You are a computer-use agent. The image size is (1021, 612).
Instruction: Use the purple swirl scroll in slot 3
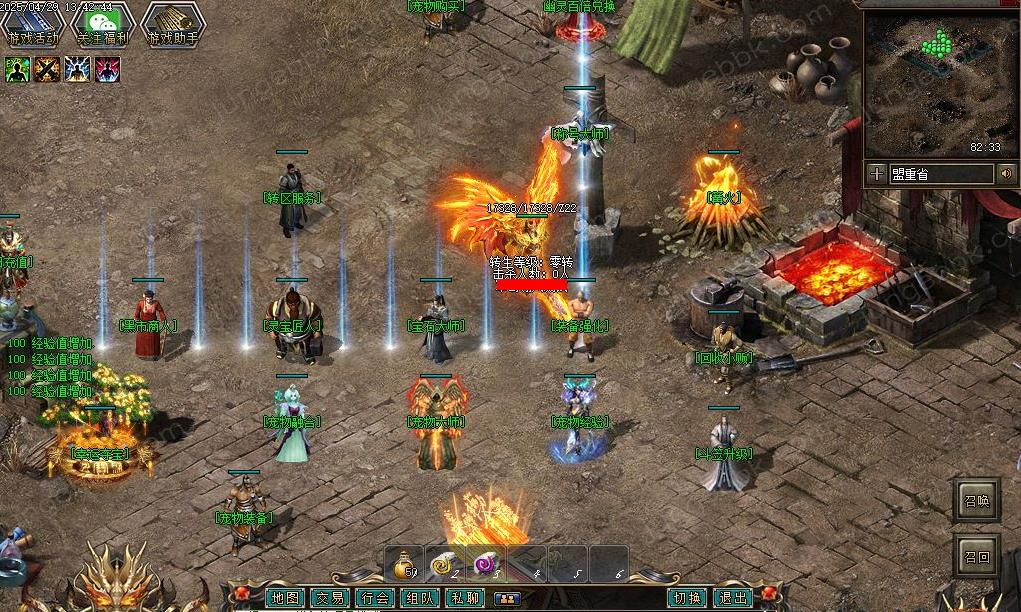coord(486,565)
